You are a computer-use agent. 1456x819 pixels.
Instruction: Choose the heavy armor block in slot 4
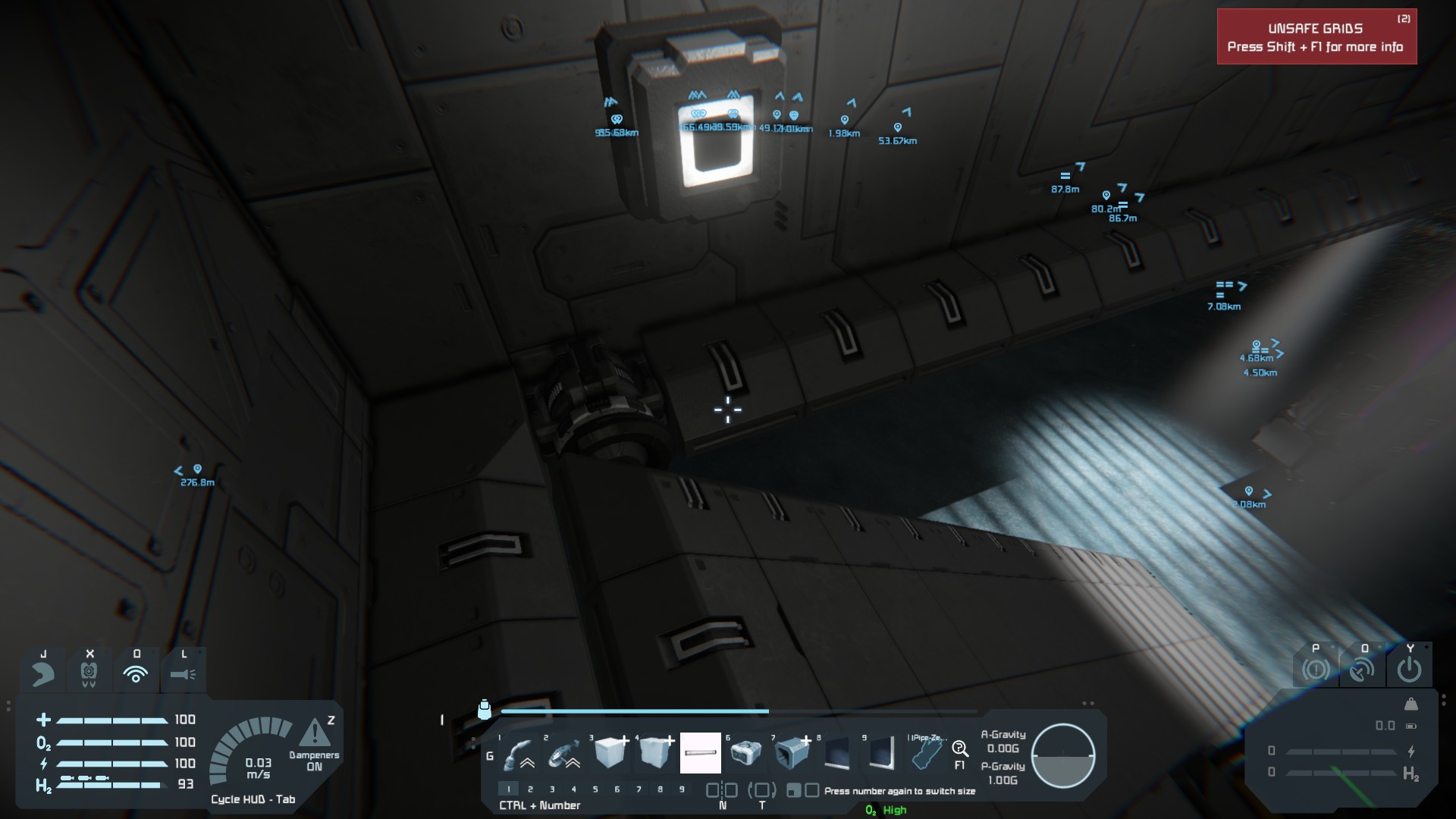(655, 753)
